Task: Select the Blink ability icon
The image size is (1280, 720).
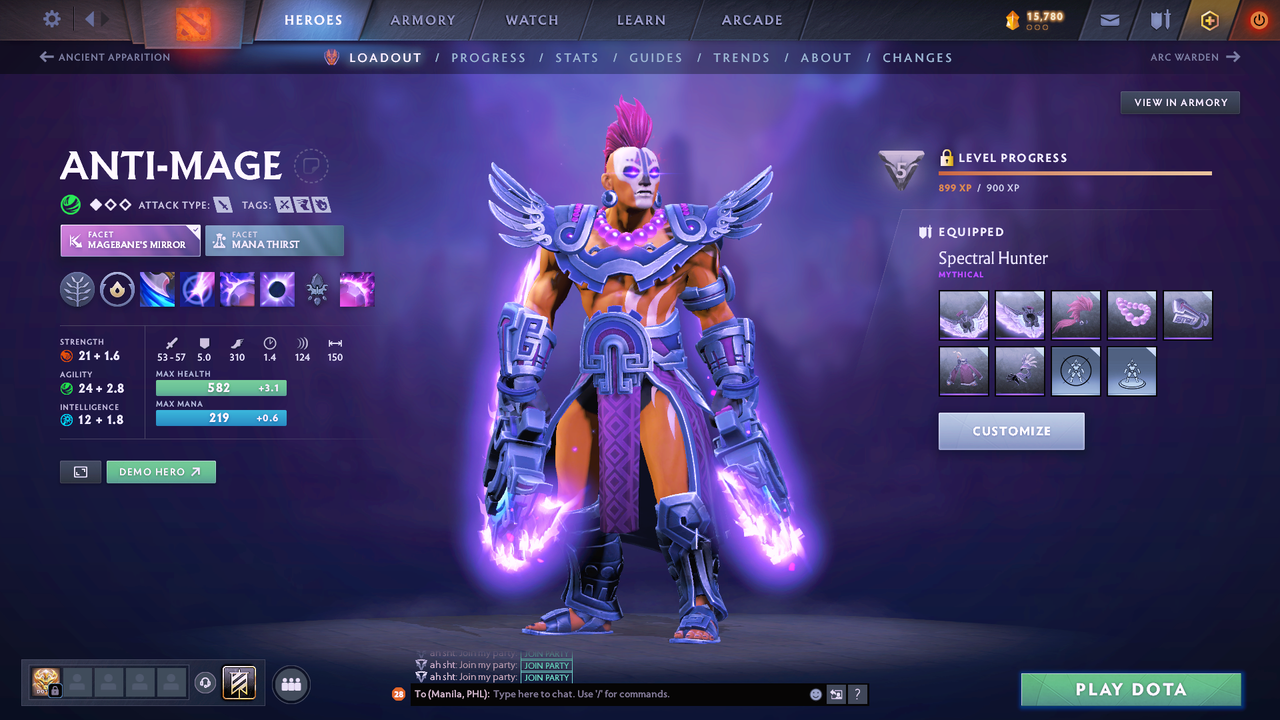Action: point(197,290)
